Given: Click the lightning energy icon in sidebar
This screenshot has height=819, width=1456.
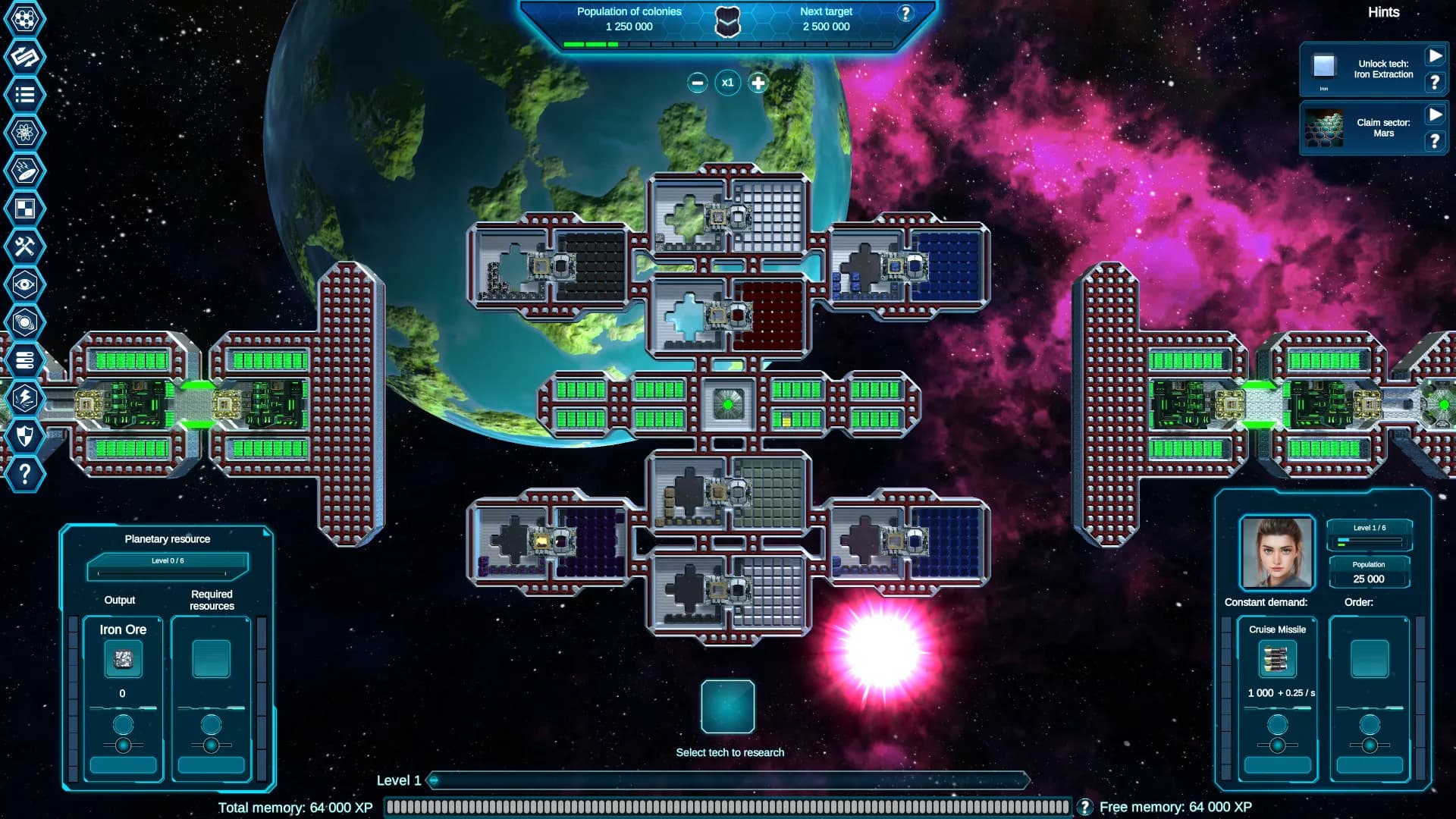Looking at the screenshot, I should [x=25, y=398].
